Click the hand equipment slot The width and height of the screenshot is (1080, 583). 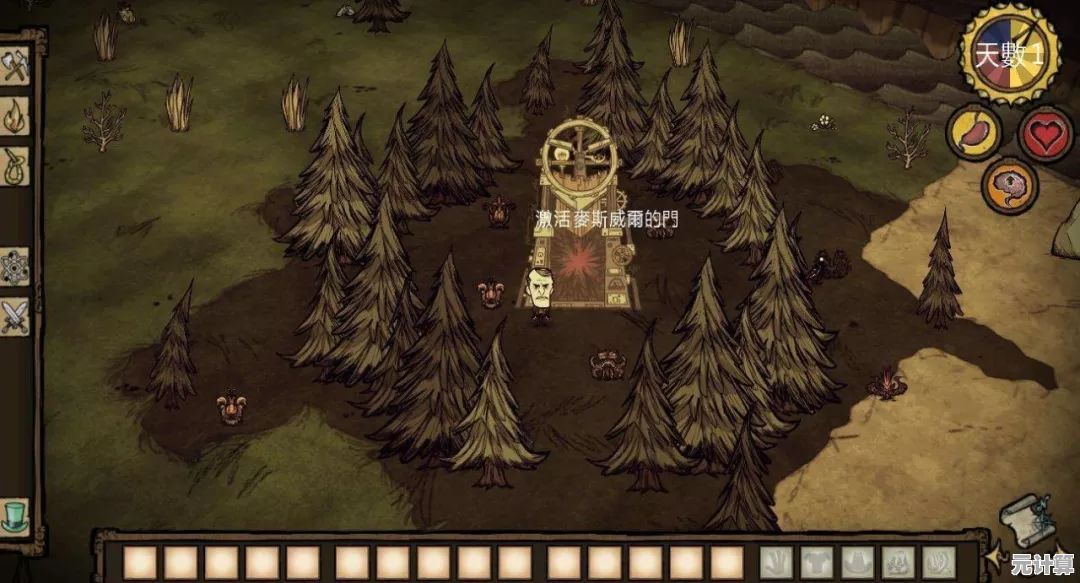pyautogui.click(x=776, y=562)
